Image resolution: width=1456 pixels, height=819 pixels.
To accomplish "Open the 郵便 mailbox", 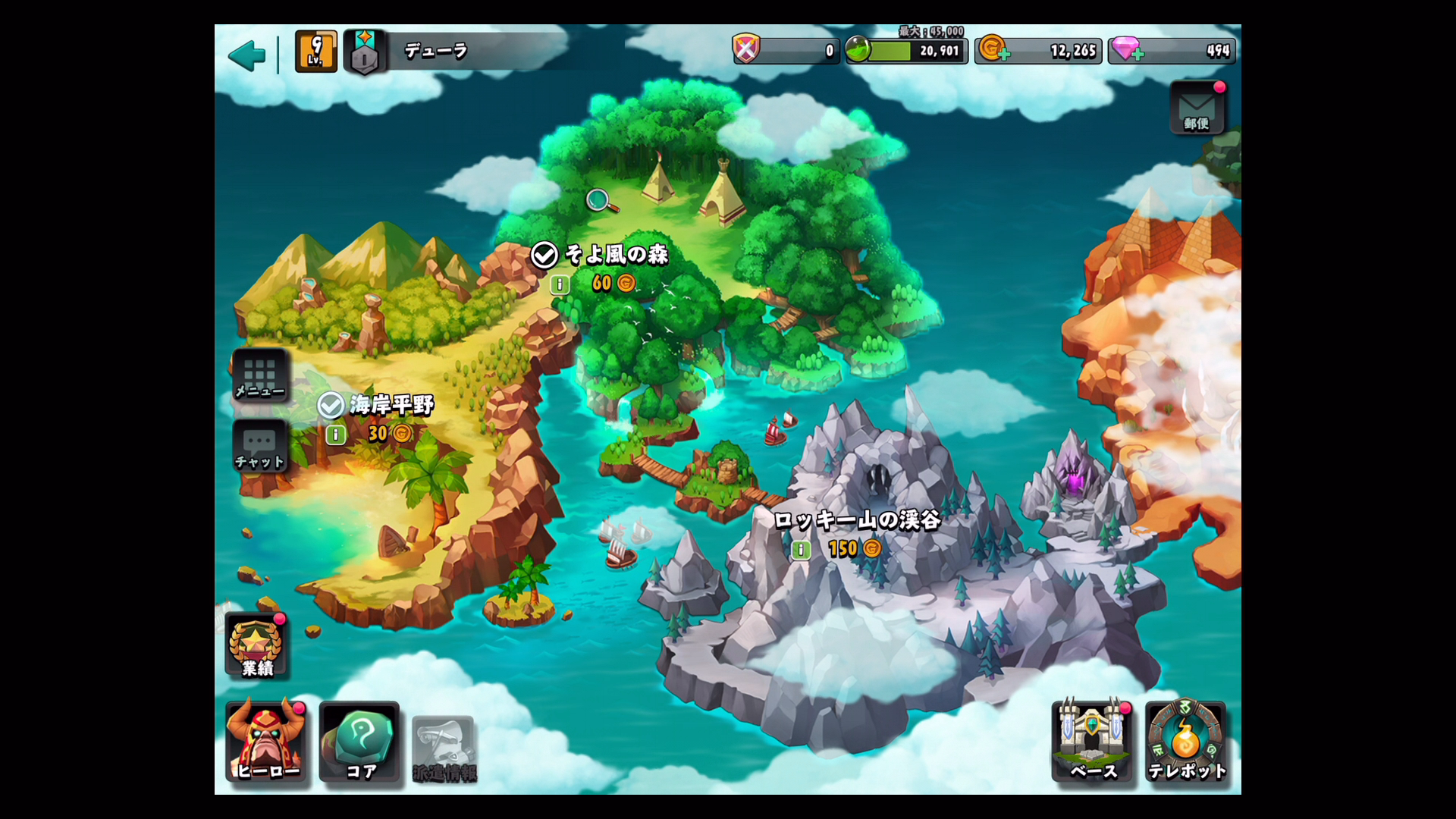I will click(x=1197, y=108).
